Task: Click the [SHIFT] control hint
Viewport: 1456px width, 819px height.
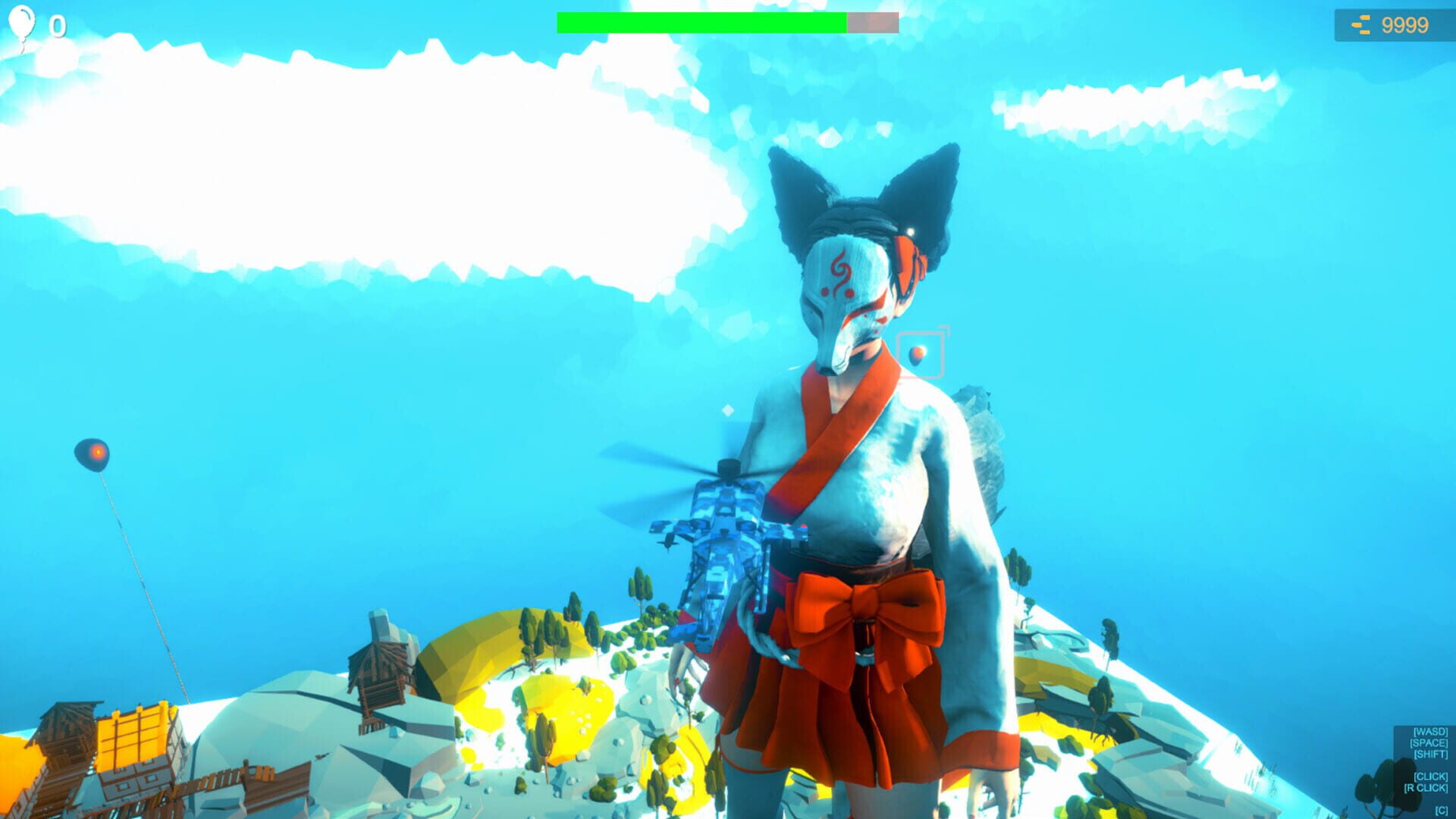Action: coord(1430,754)
